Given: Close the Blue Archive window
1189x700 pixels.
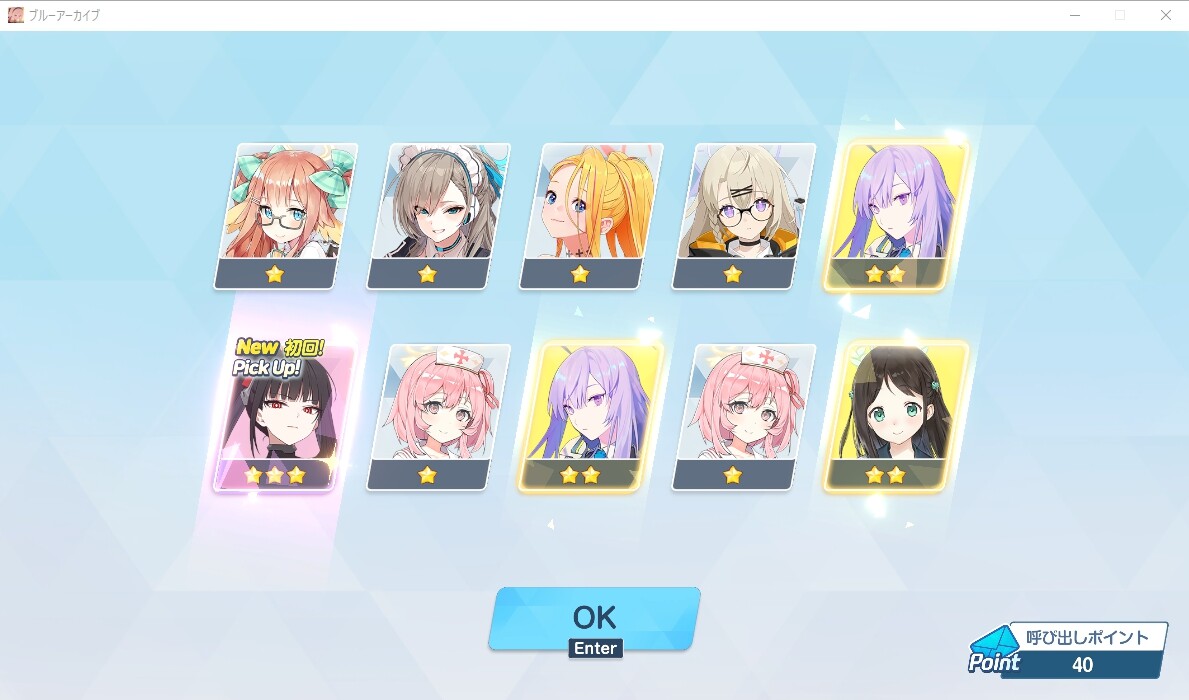Looking at the screenshot, I should [x=1165, y=15].
